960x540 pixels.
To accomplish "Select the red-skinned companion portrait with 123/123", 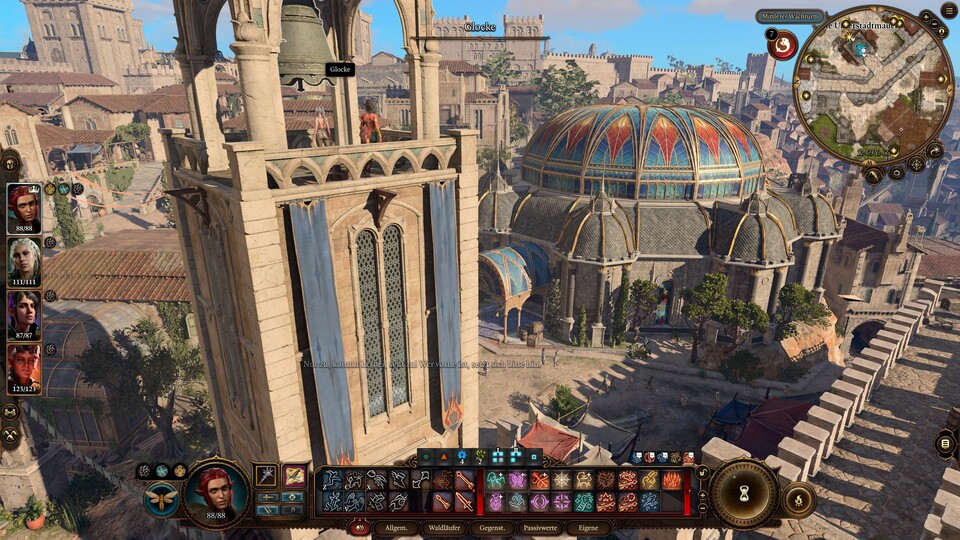I will tap(24, 370).
